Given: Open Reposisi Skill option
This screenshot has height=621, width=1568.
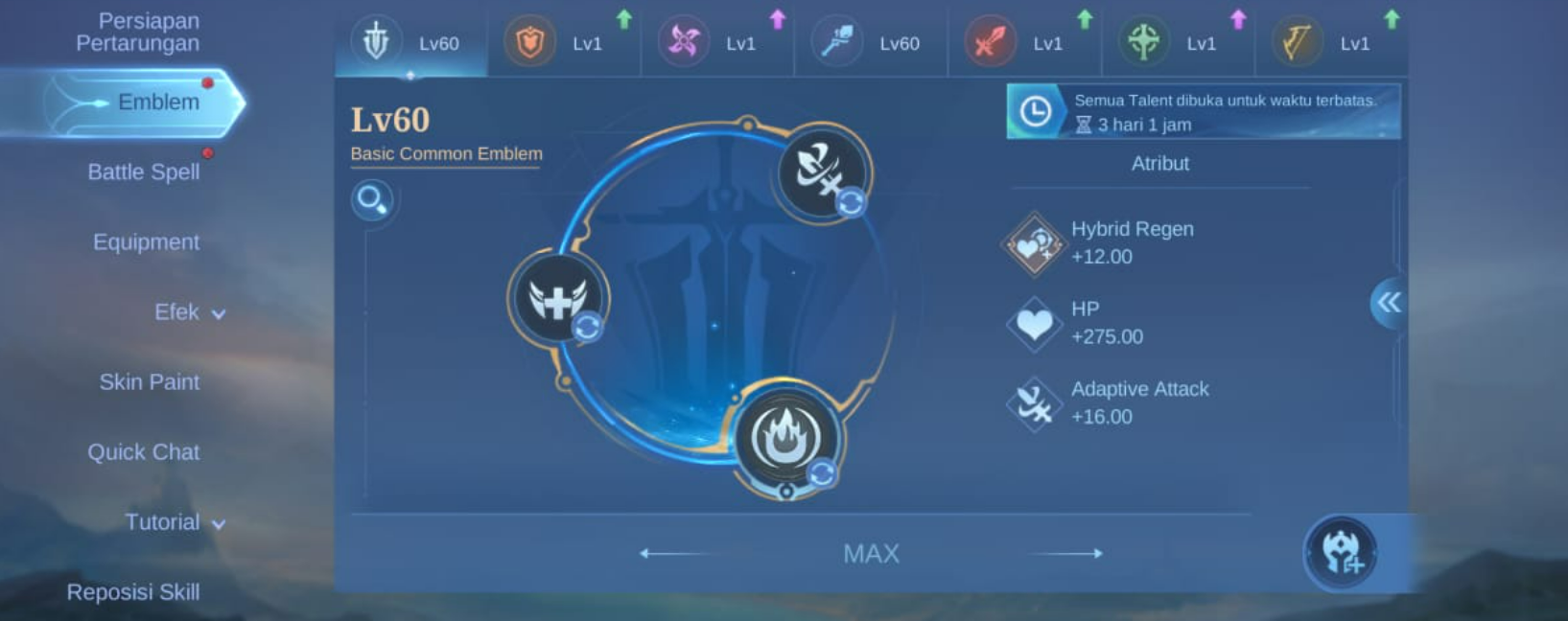Looking at the screenshot, I should pyautogui.click(x=133, y=592).
